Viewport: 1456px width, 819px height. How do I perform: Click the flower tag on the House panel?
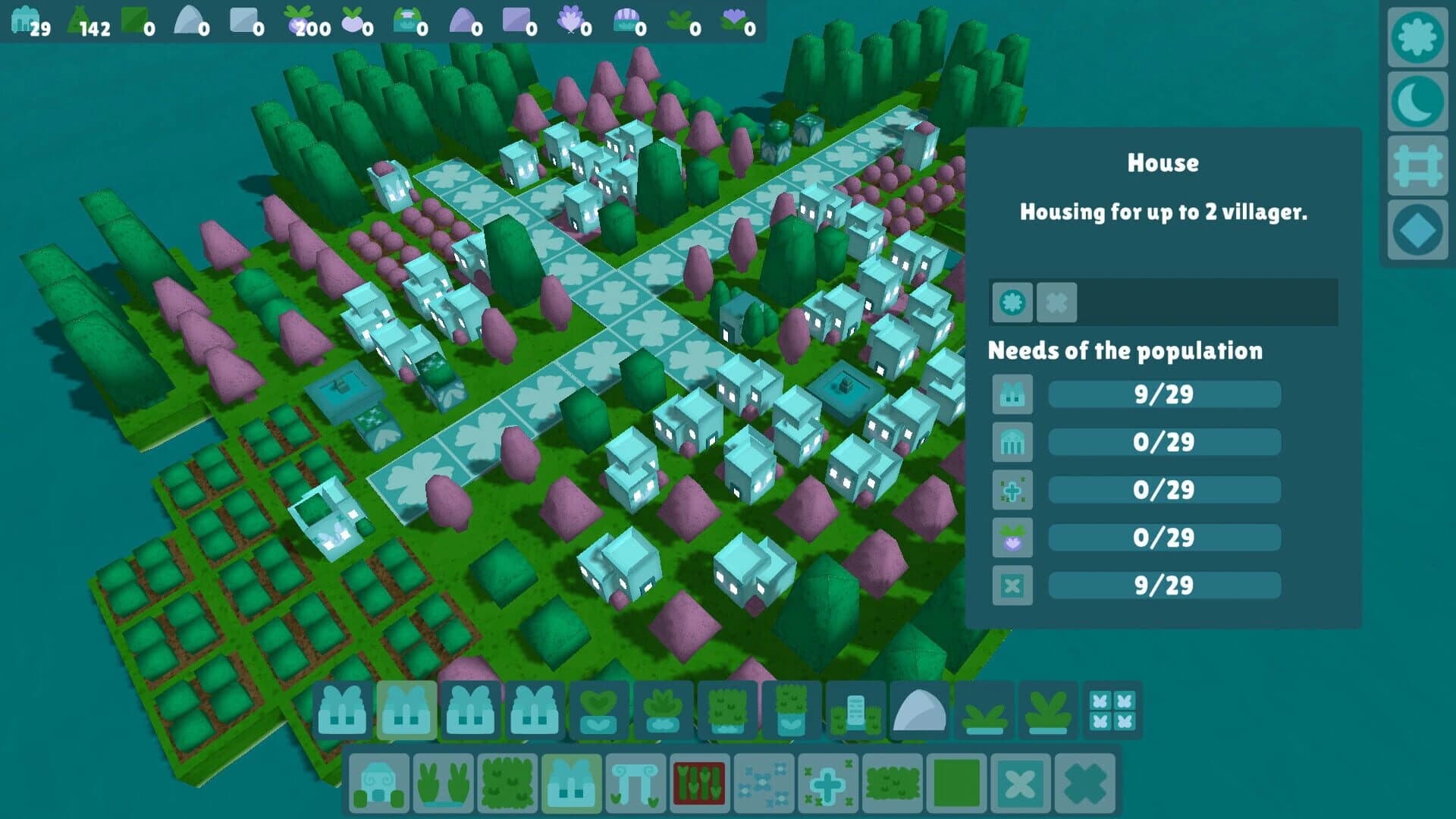point(1012,302)
